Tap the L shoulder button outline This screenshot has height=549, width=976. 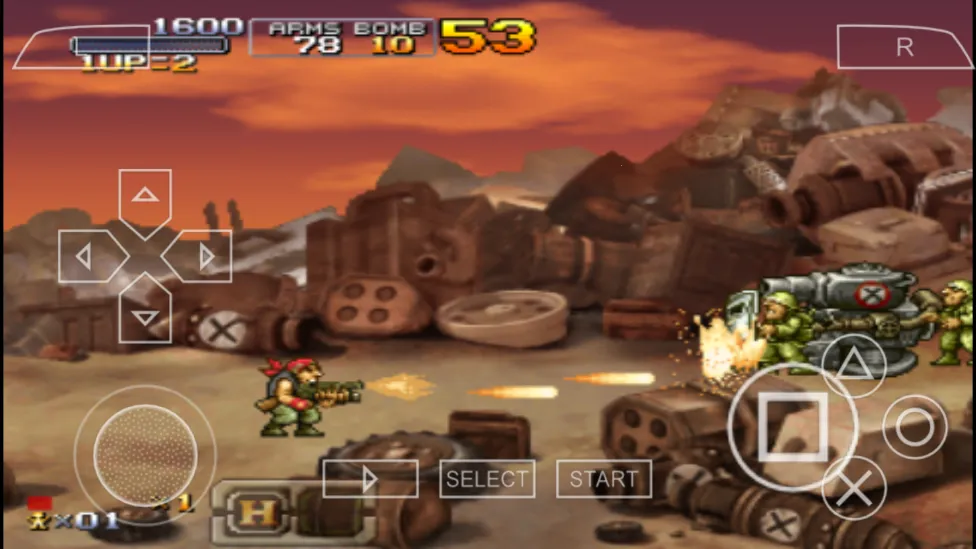tap(80, 47)
